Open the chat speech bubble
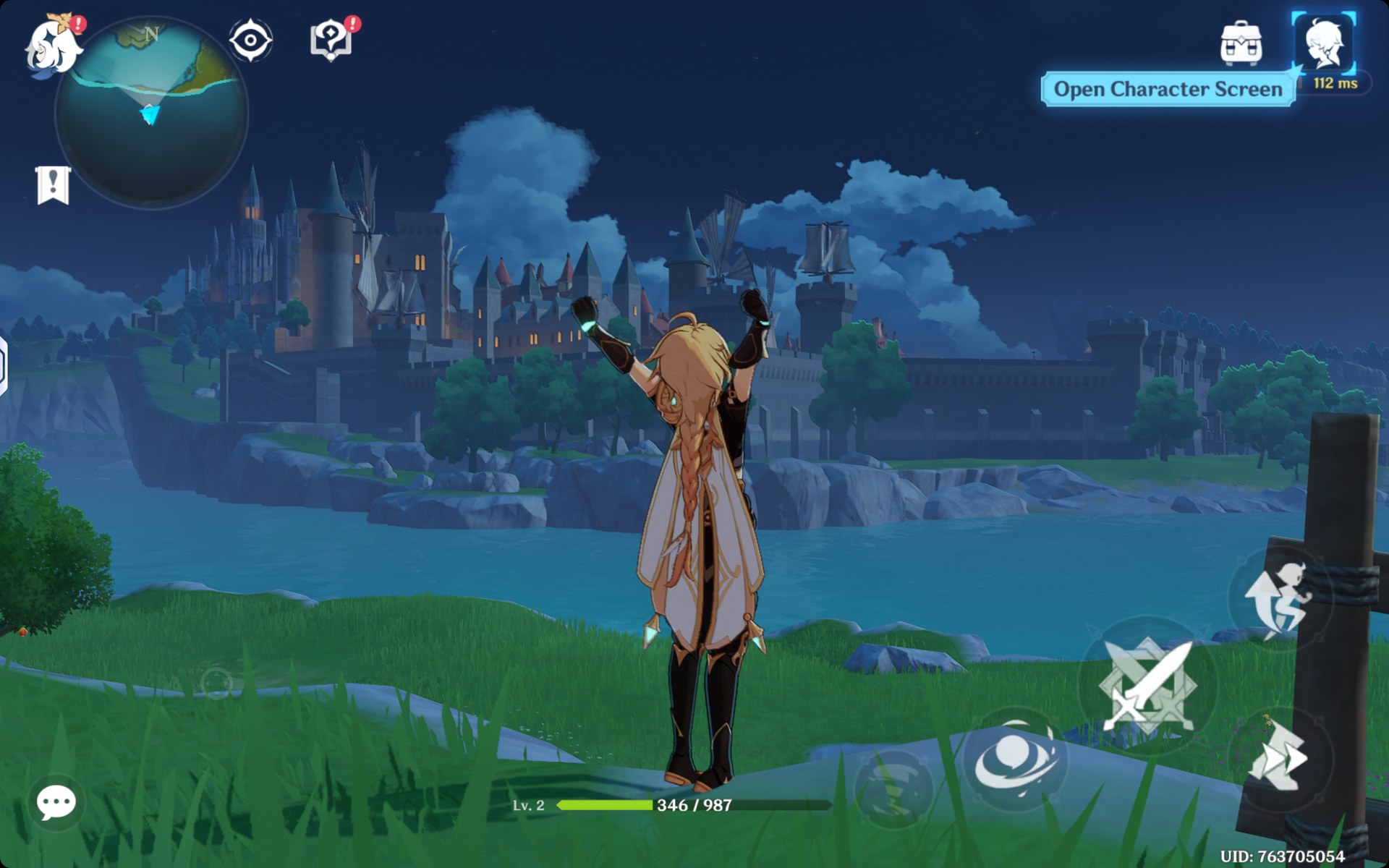The height and width of the screenshot is (868, 1389). pos(56,801)
